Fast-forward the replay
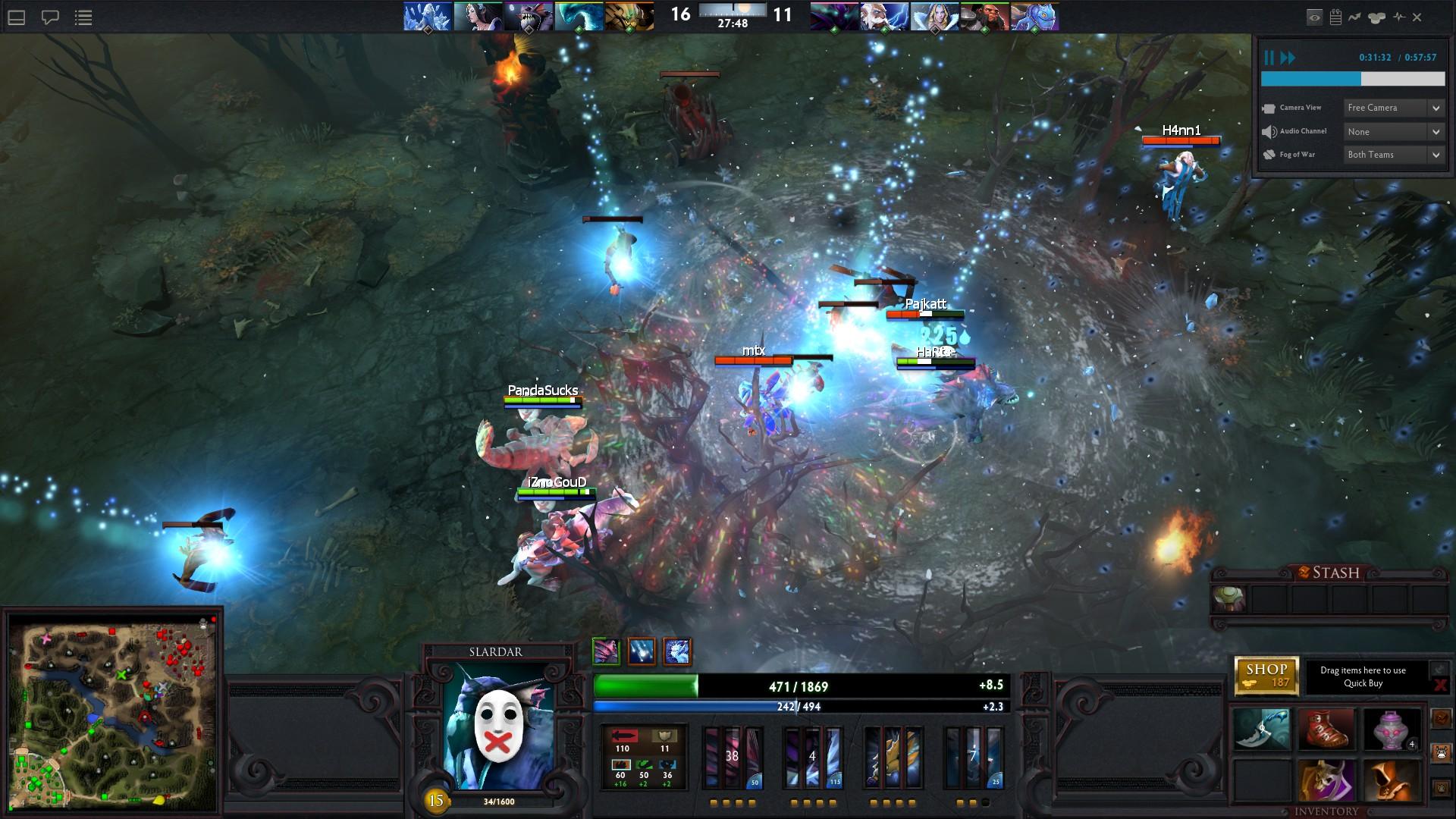 [1288, 58]
